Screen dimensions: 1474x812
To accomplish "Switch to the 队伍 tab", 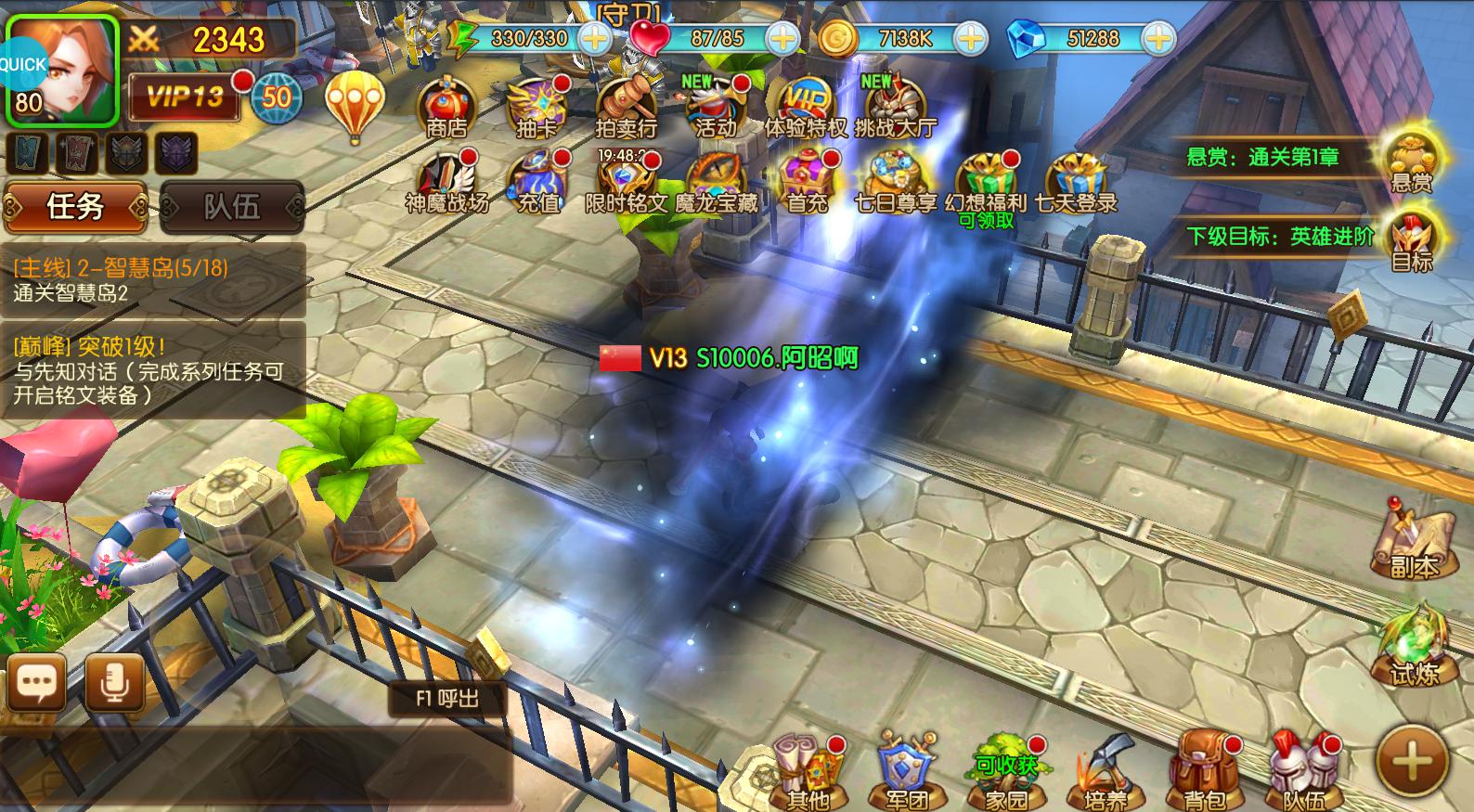I will click(232, 206).
